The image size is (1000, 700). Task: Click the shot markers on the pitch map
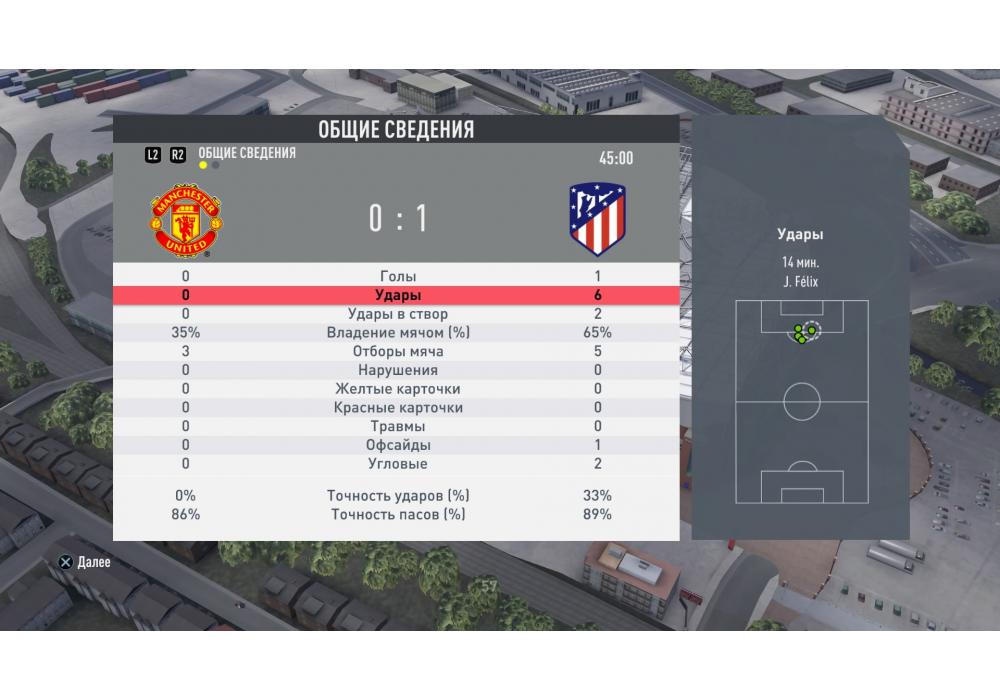coord(803,334)
